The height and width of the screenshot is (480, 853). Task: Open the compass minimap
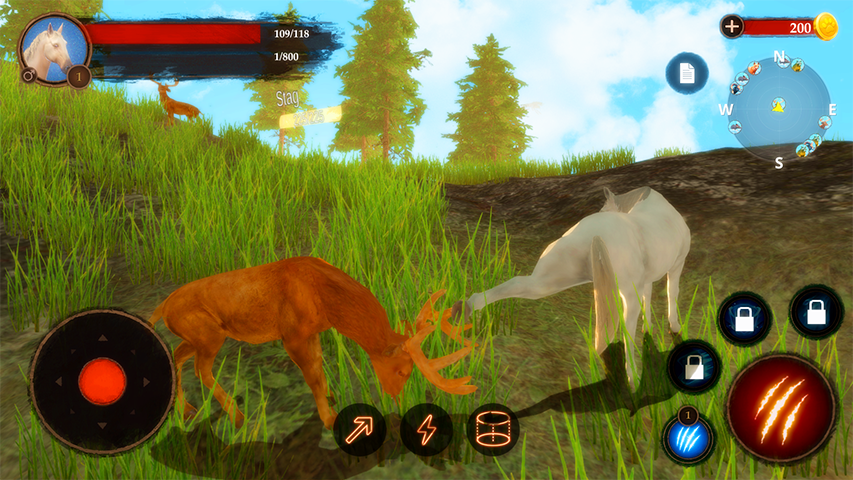779,106
